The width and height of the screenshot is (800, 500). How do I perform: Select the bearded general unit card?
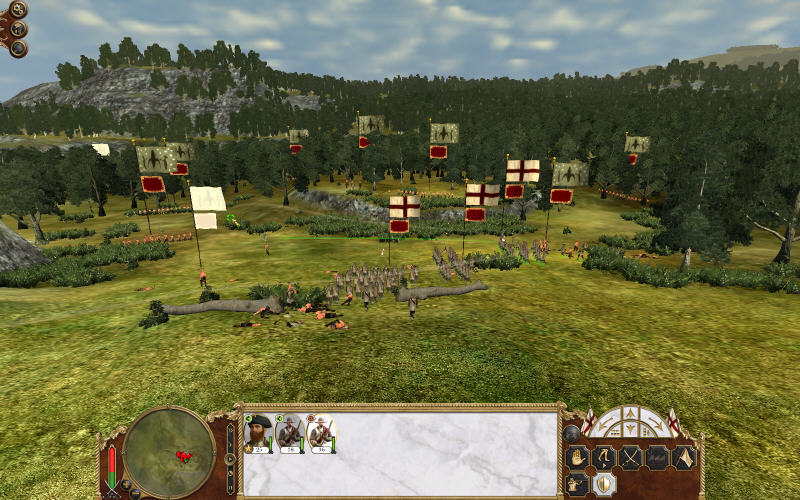coord(260,432)
